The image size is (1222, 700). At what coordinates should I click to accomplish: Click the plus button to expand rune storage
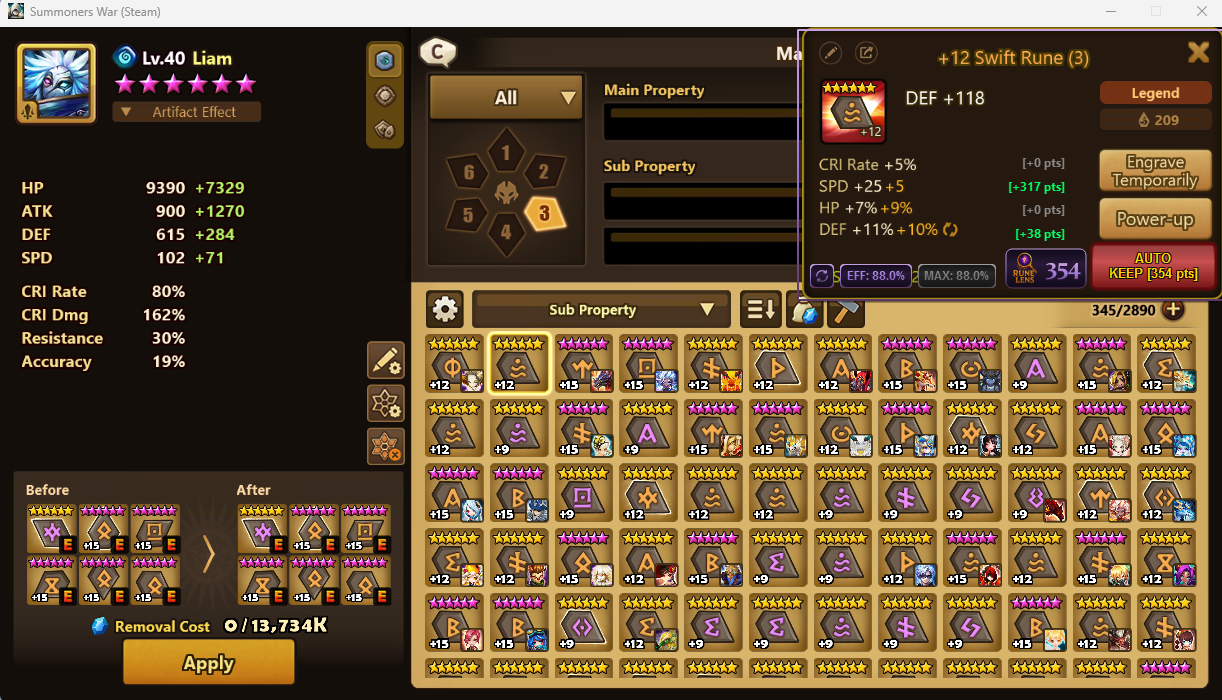pyautogui.click(x=1172, y=310)
